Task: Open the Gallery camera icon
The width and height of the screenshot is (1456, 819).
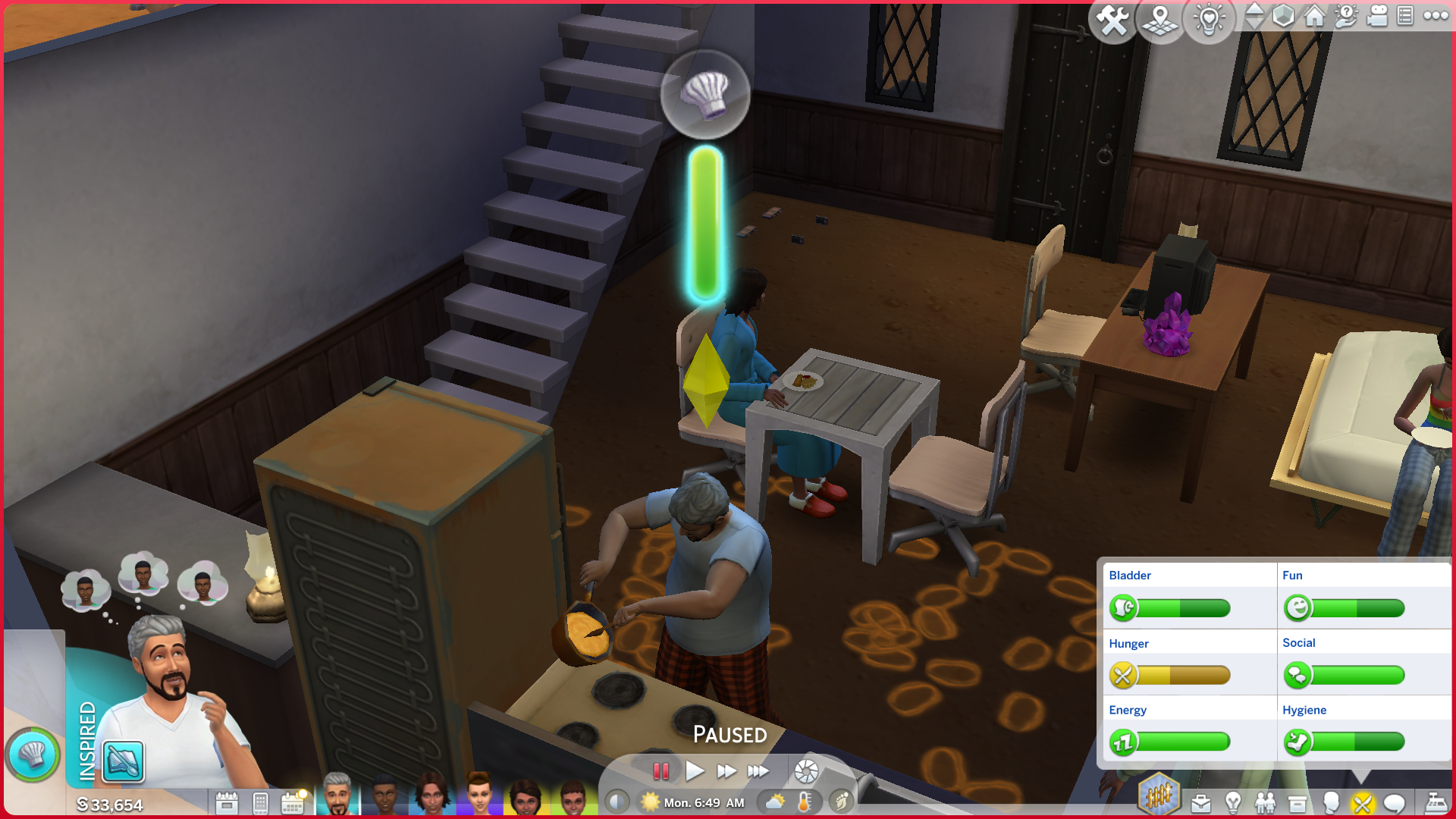Action: tap(1376, 16)
